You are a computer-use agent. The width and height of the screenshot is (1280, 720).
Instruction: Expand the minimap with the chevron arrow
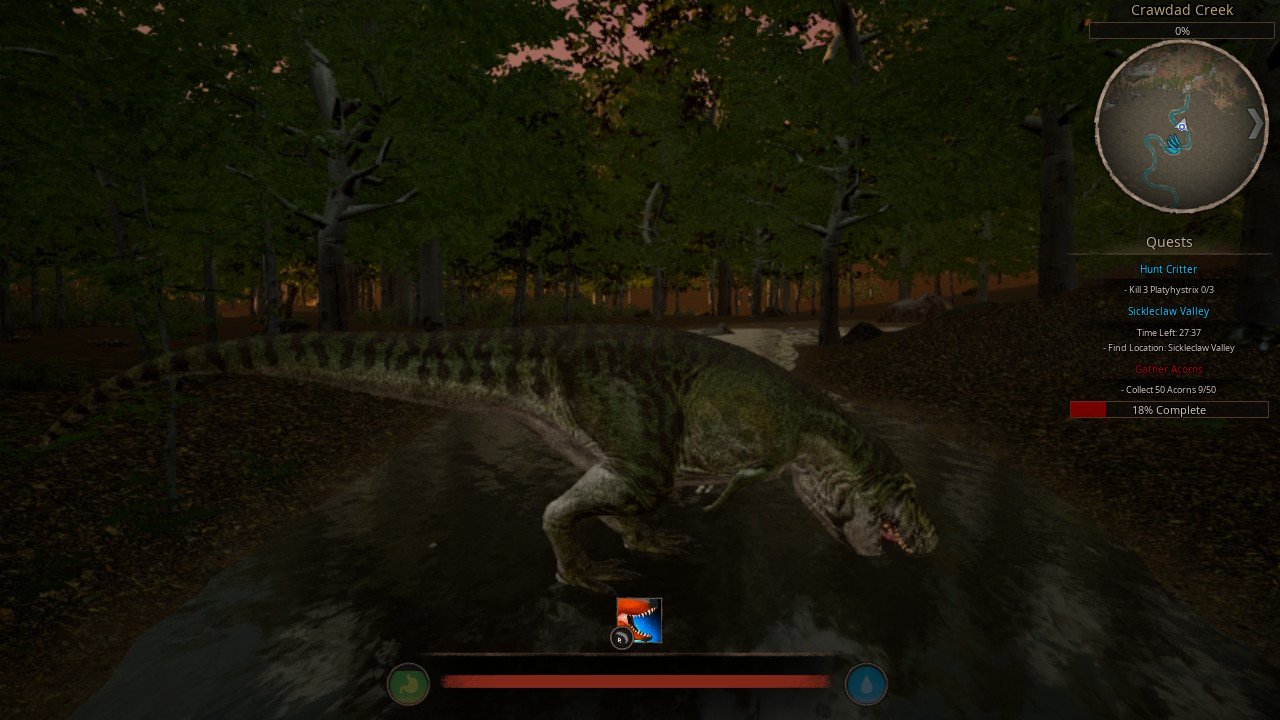coord(1256,124)
